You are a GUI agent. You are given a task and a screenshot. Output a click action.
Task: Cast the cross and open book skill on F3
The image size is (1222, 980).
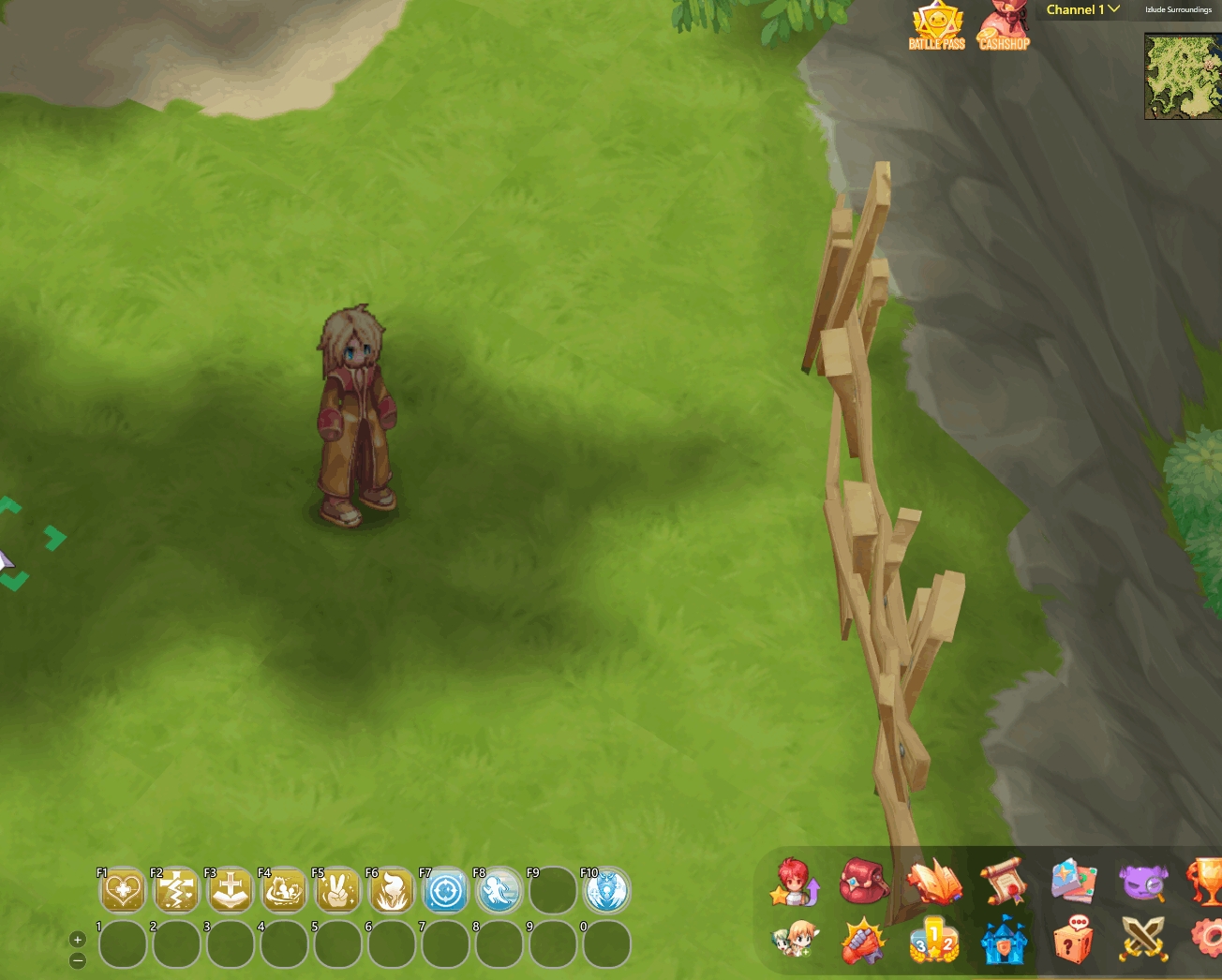(230, 890)
